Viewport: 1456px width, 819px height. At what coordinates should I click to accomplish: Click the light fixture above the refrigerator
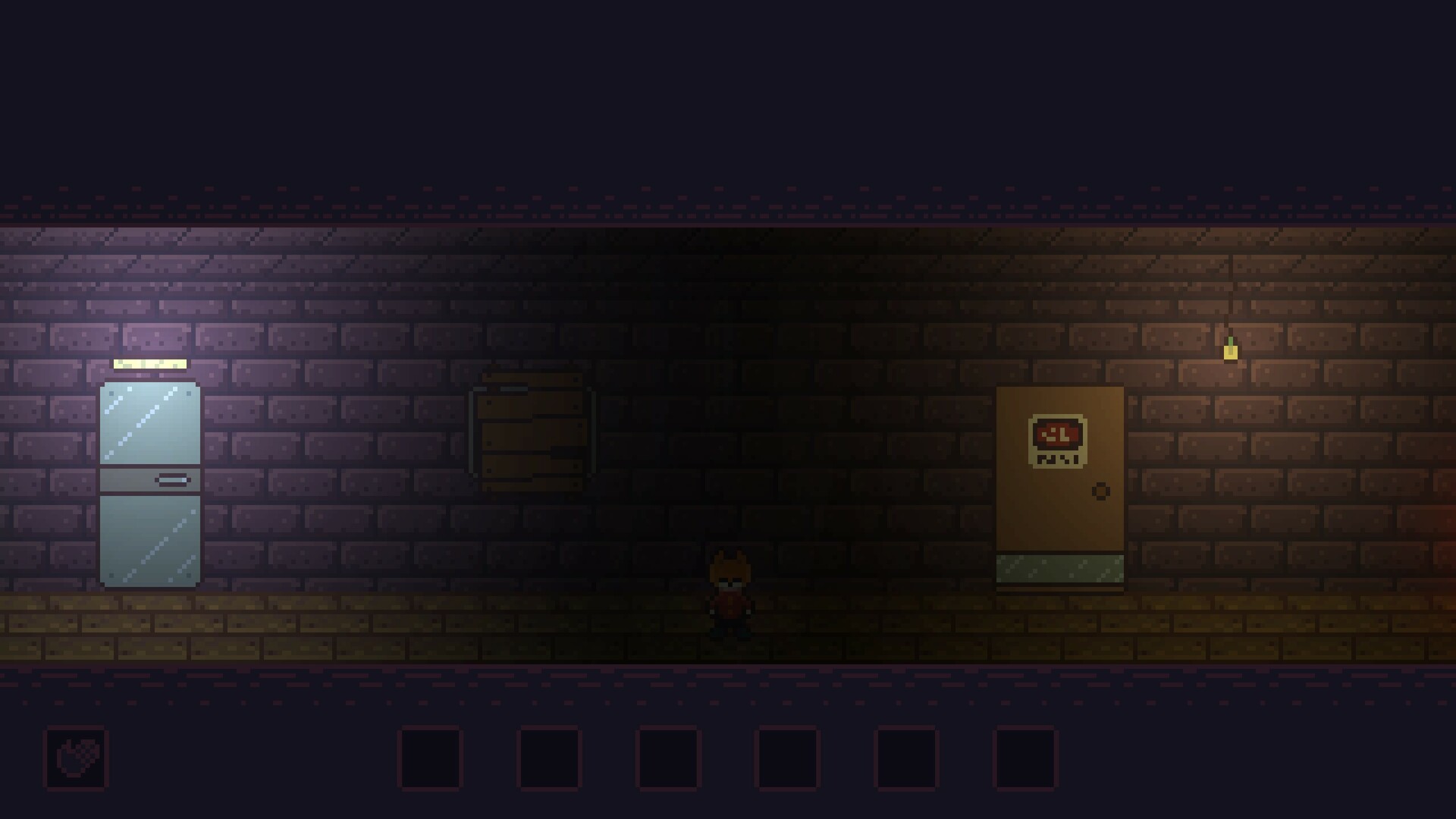pyautogui.click(x=149, y=363)
